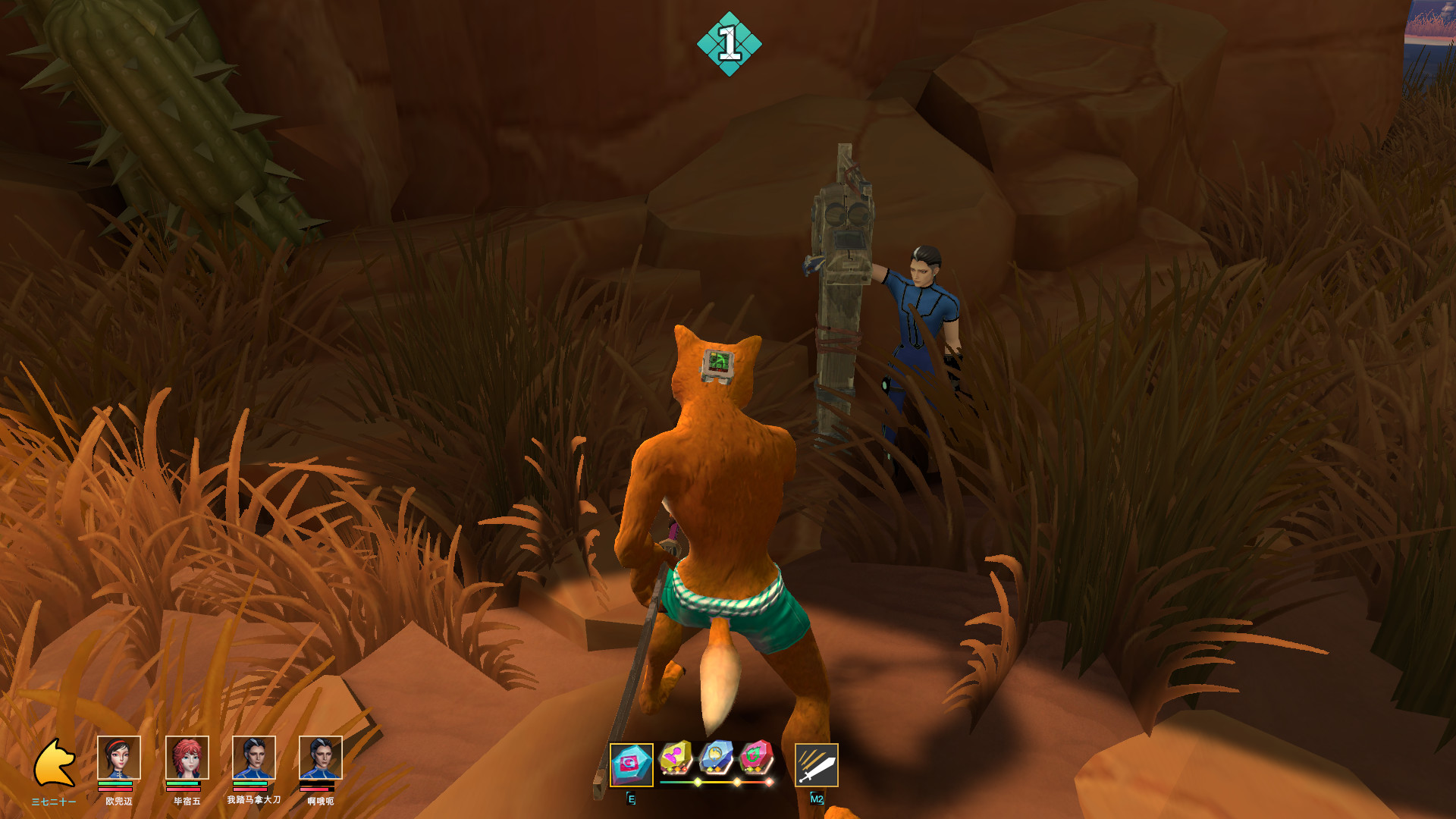Choose the red-haired teammate 毕宿五 portrait
Screen dimensions: 1456x819
(x=187, y=758)
